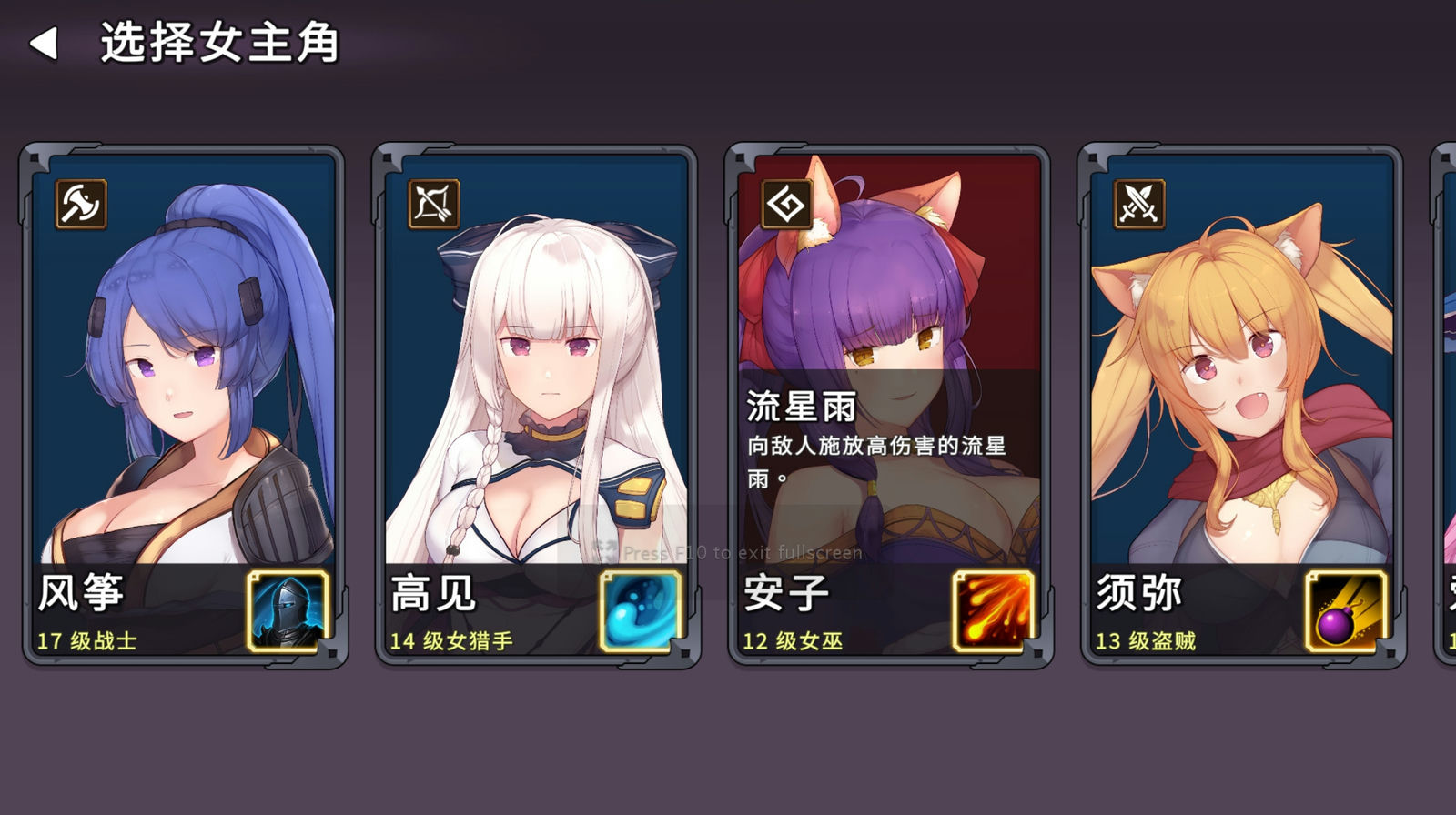Click the blue wave skill icon beside 高见

[638, 611]
